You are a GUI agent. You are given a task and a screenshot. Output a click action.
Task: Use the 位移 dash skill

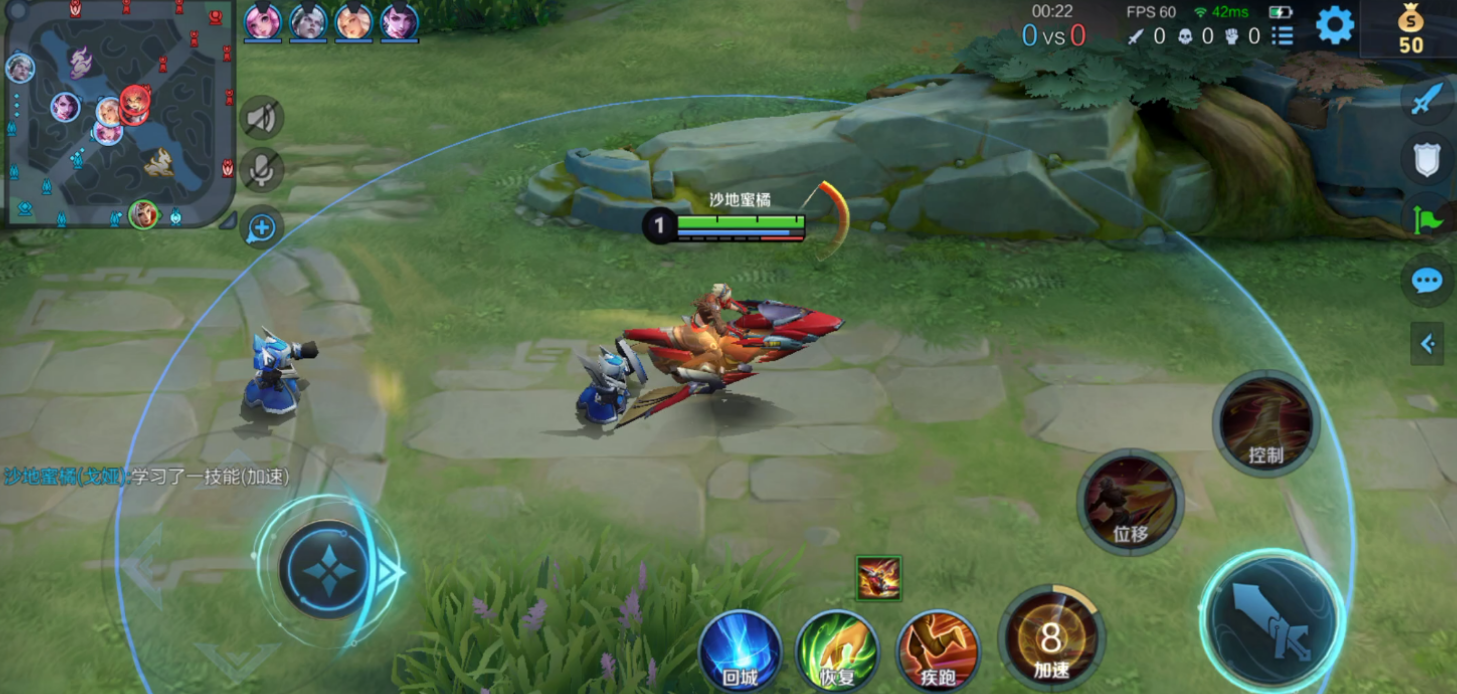pyautogui.click(x=1131, y=502)
